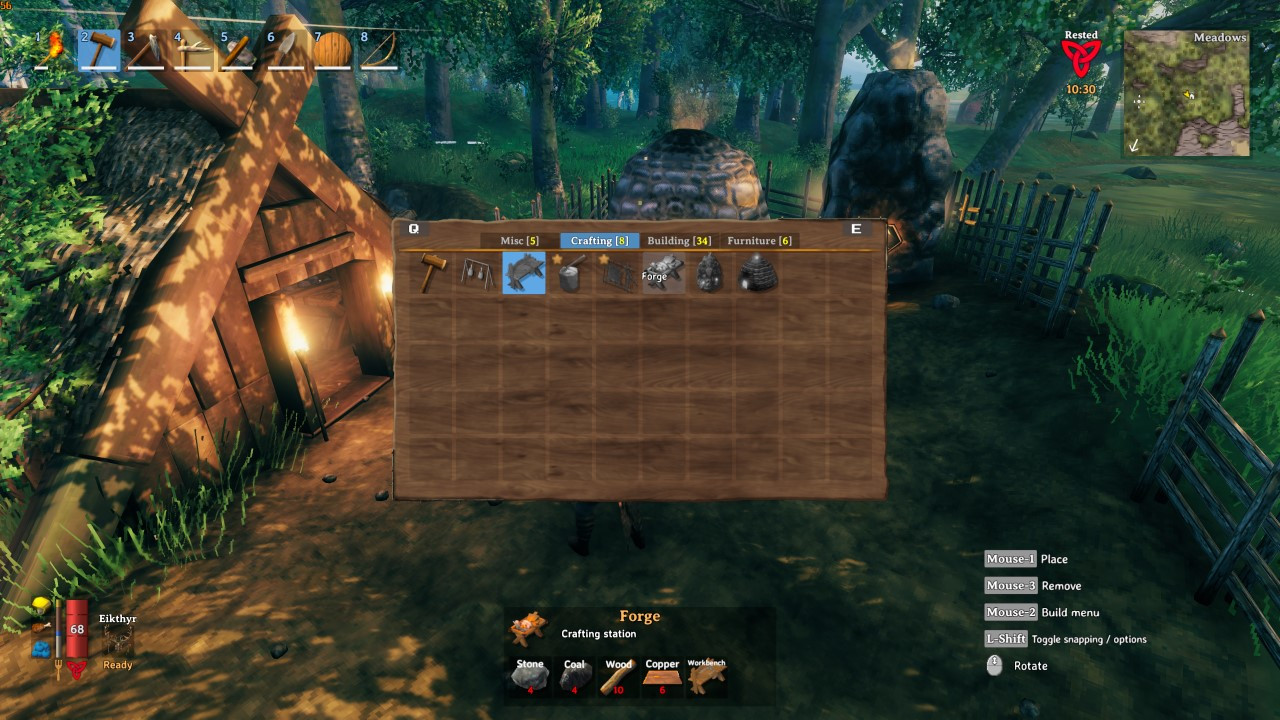This screenshot has height=720, width=1280.
Task: Select the Forge crafting station
Action: coord(663,273)
